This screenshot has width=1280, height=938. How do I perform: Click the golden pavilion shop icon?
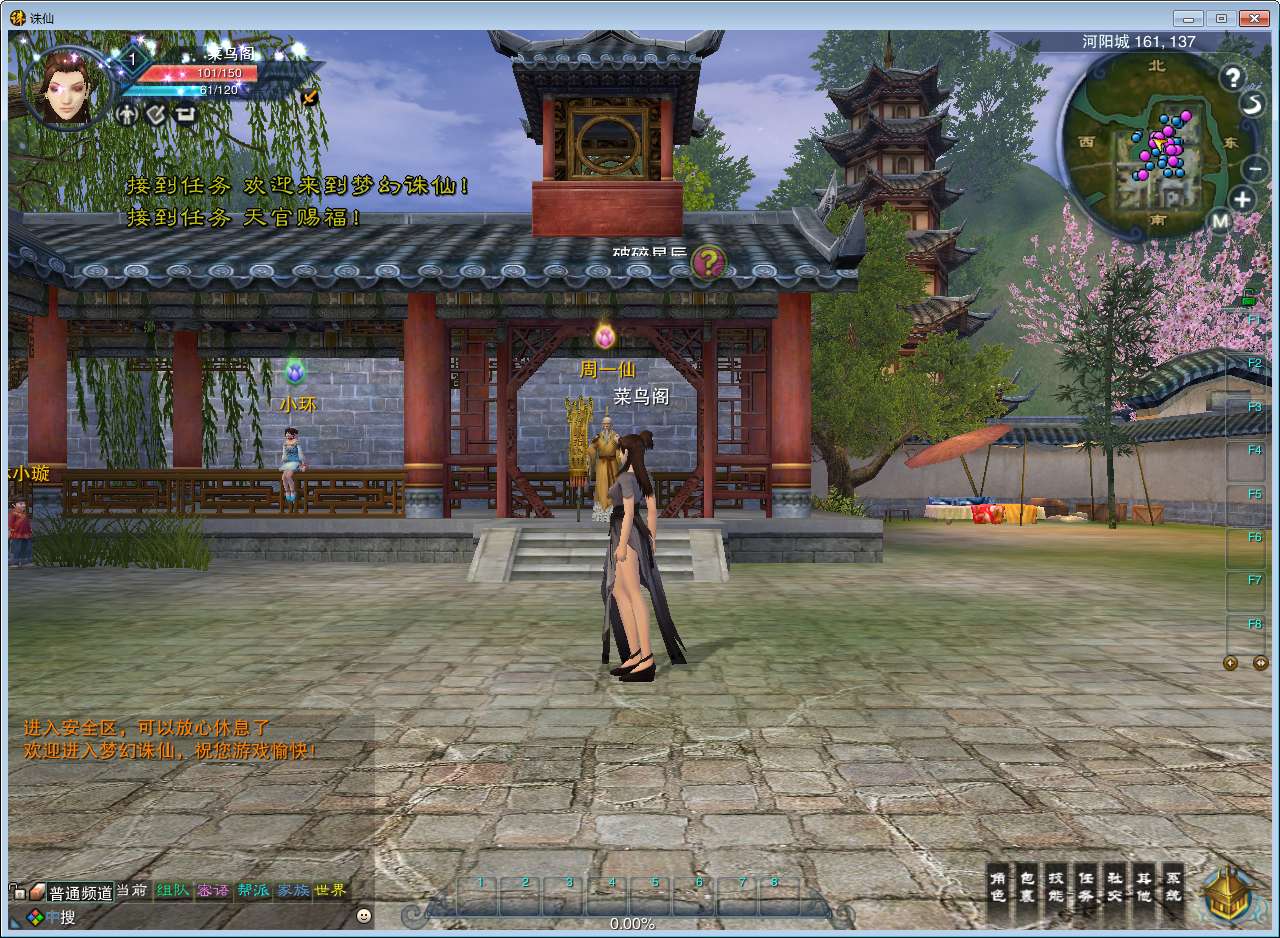[x=1228, y=893]
